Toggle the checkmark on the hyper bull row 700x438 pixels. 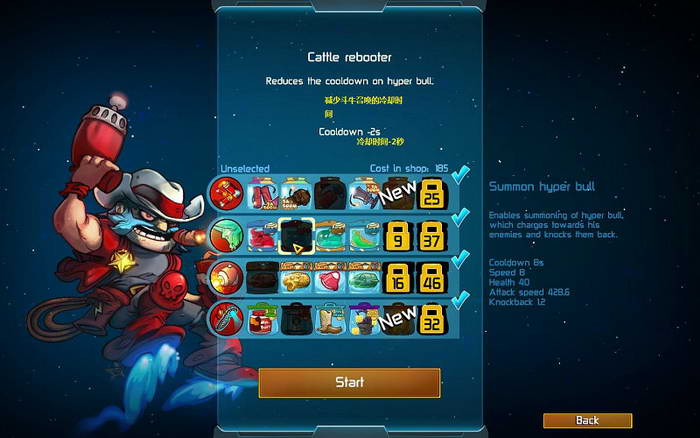point(461,218)
